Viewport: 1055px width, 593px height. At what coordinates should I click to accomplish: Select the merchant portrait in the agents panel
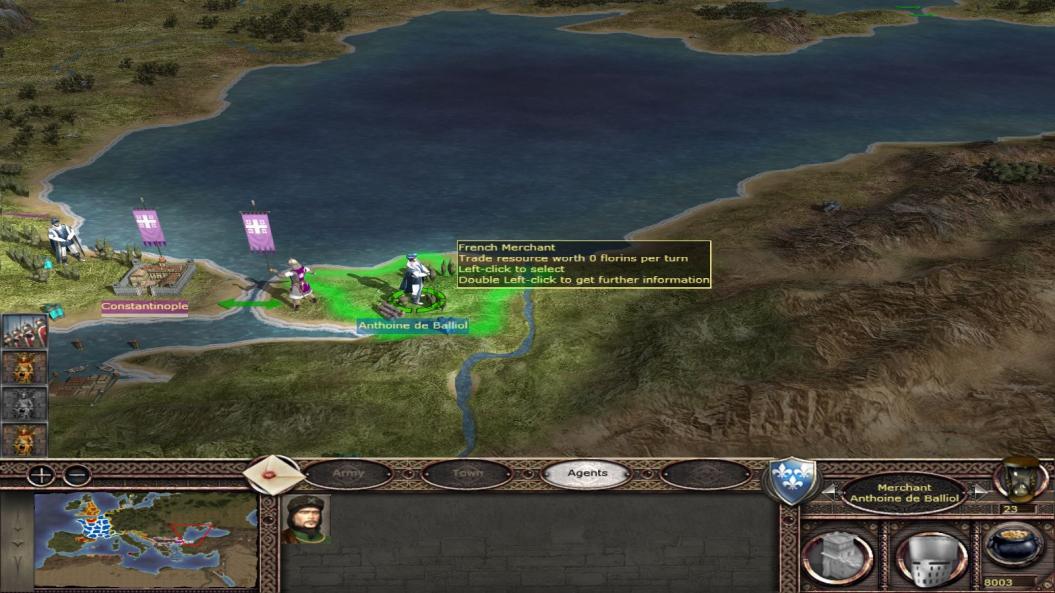coord(305,519)
